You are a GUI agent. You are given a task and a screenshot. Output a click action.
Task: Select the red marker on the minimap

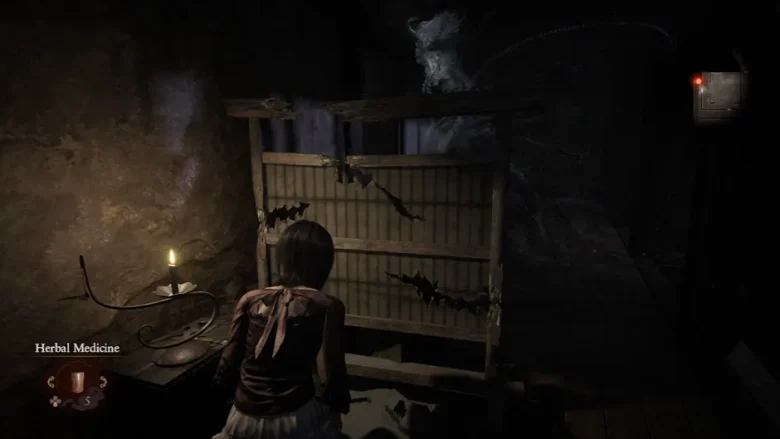(698, 80)
